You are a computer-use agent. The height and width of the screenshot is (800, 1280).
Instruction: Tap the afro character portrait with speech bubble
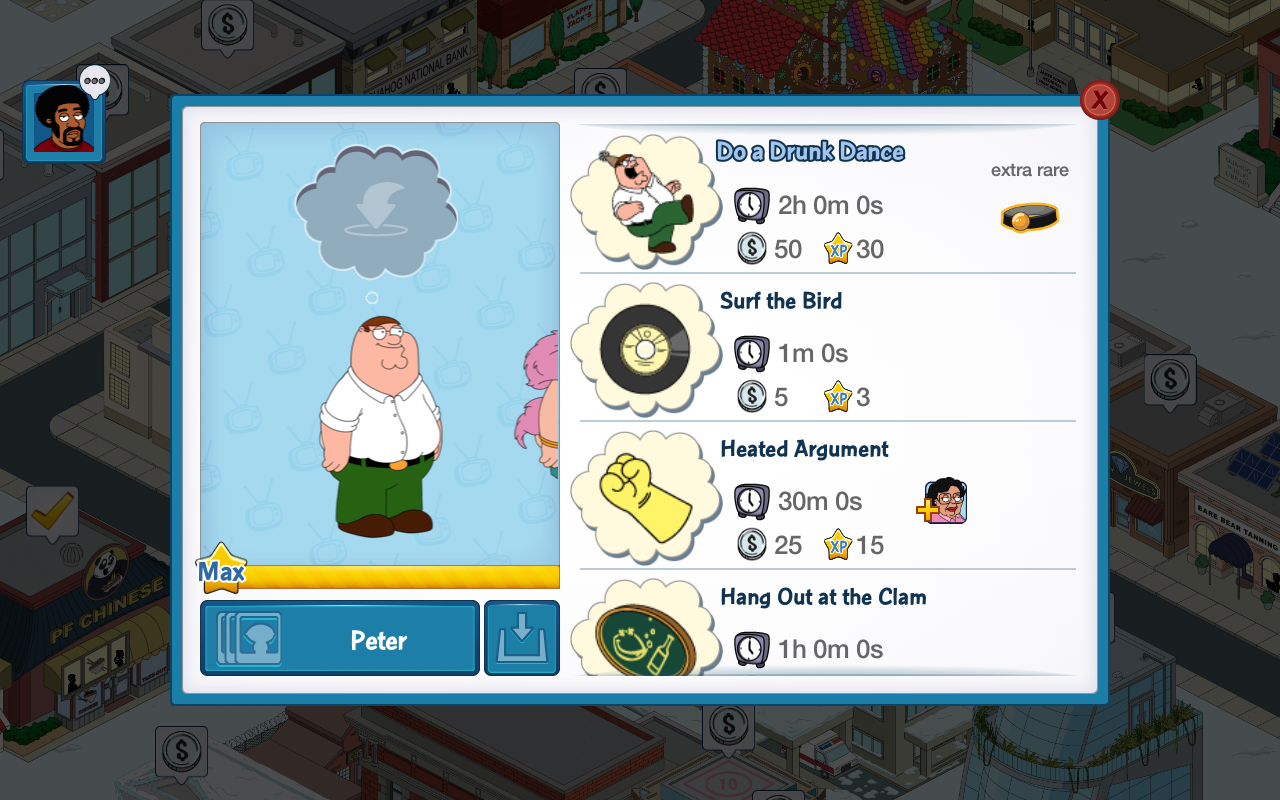64,120
